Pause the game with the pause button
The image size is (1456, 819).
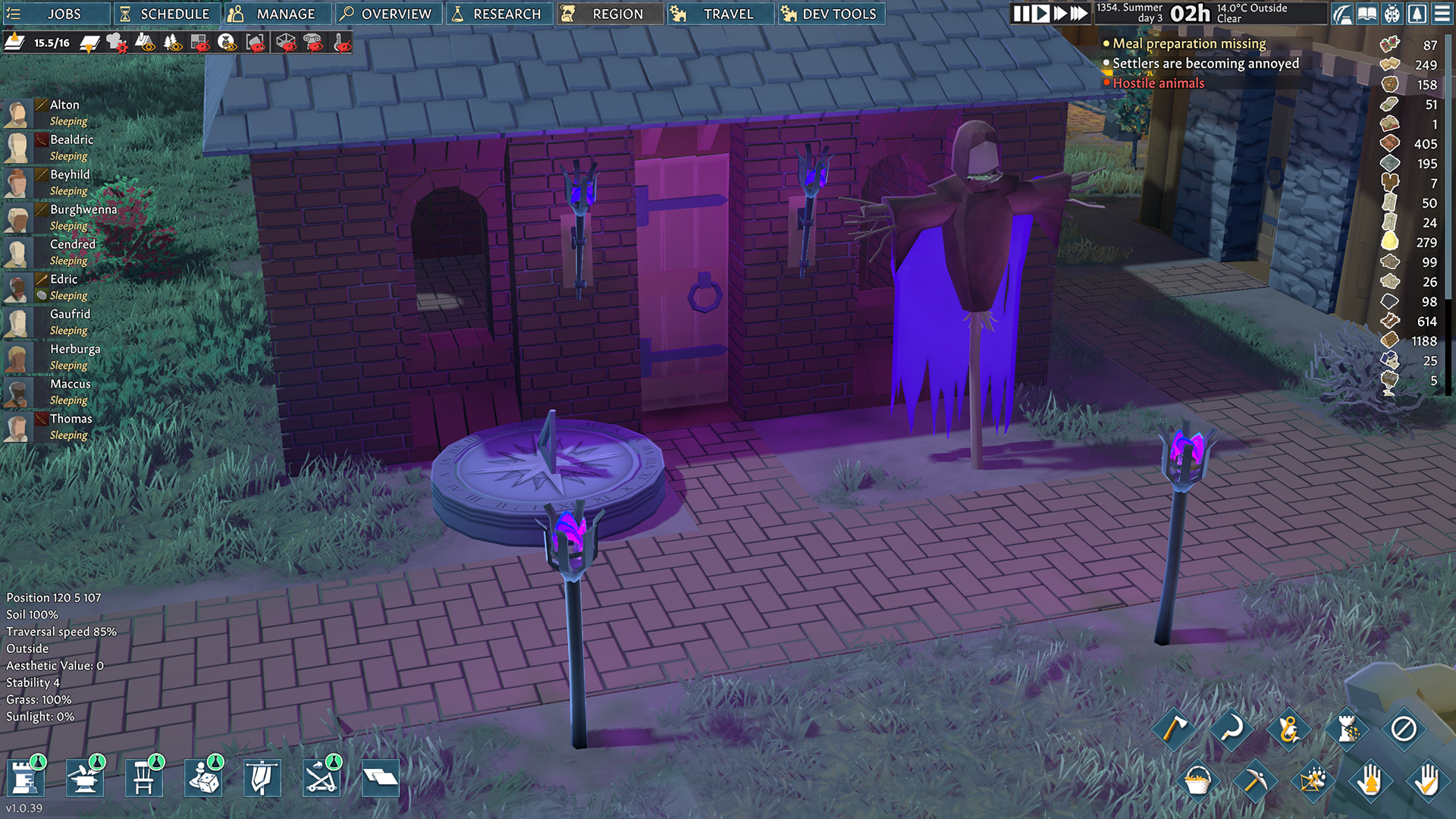click(x=1021, y=14)
